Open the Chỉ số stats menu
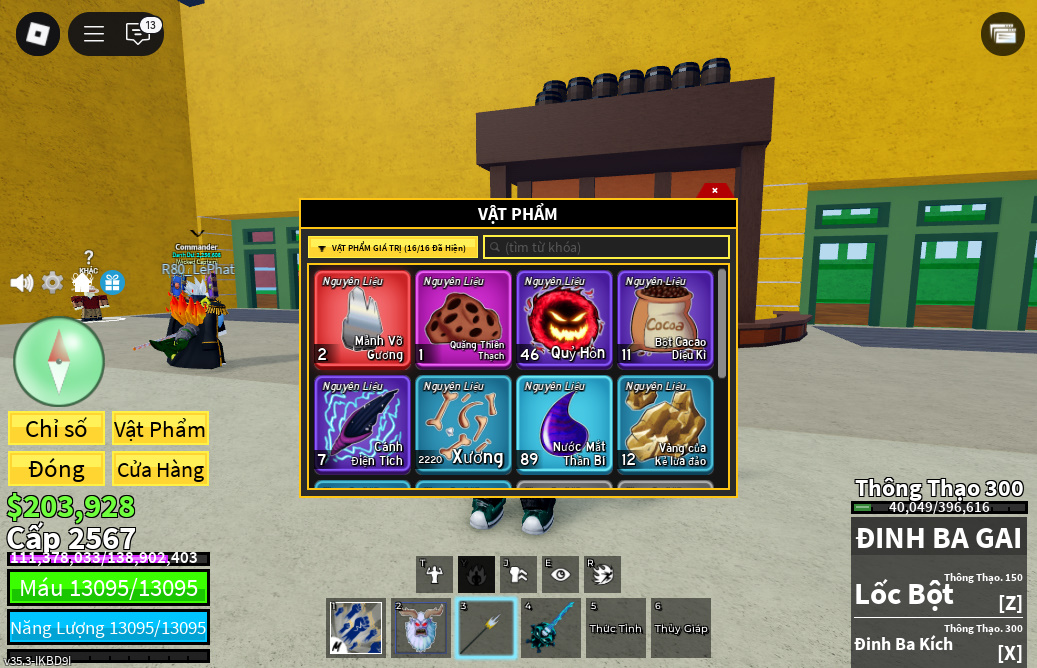This screenshot has height=668, width=1037. pyautogui.click(x=56, y=429)
